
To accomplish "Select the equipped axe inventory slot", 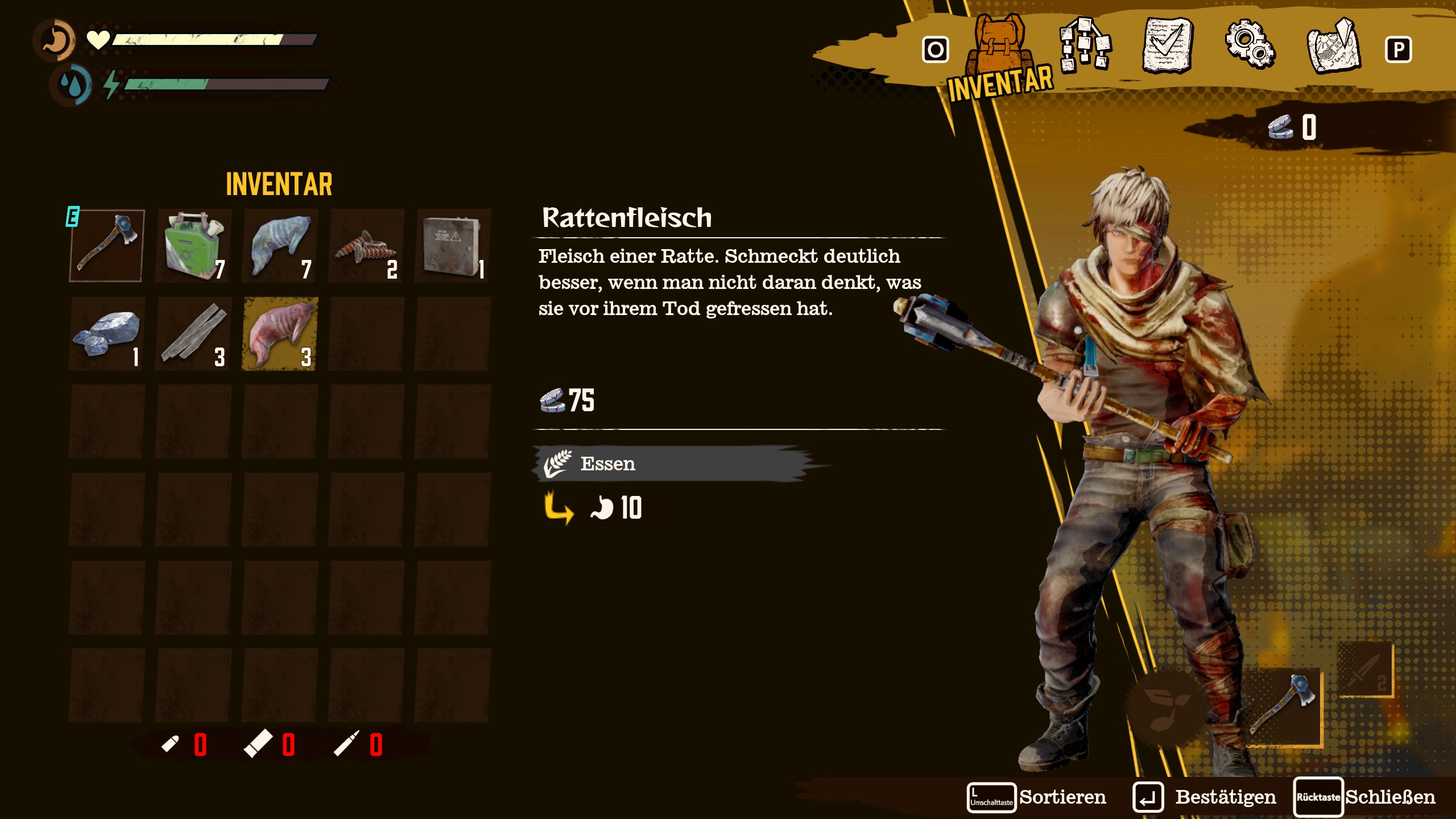I will pyautogui.click(x=107, y=246).
